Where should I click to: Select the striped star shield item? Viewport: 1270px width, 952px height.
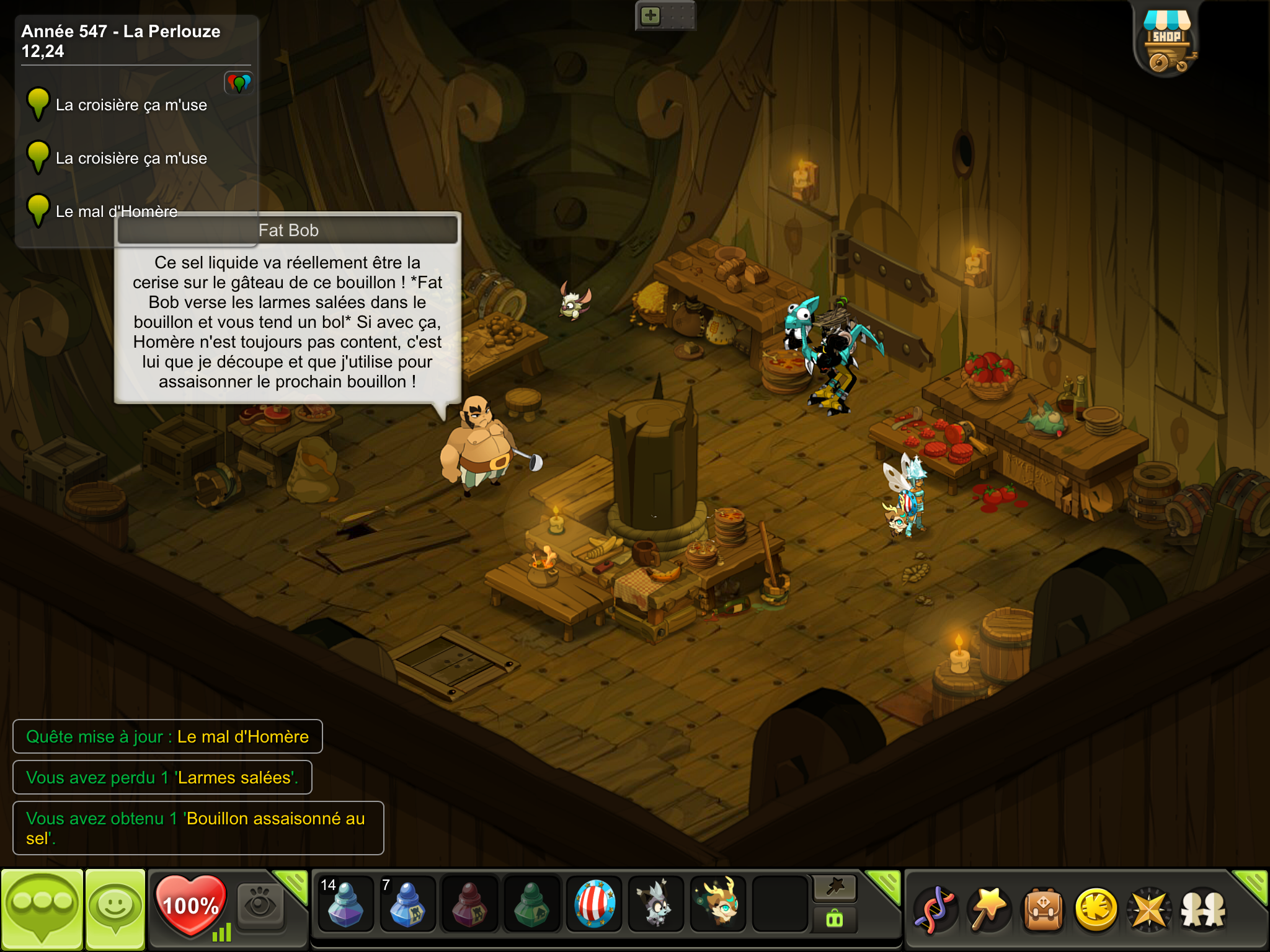point(594,905)
